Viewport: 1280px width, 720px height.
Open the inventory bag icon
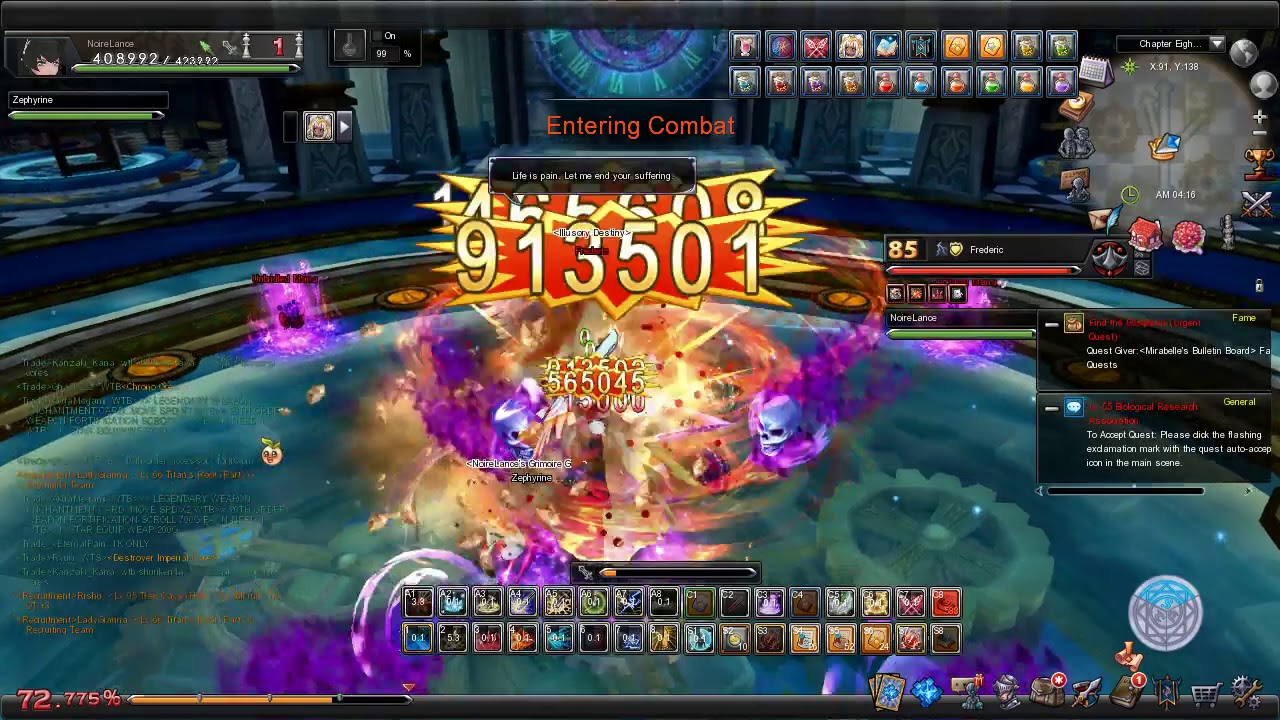[x=1045, y=690]
